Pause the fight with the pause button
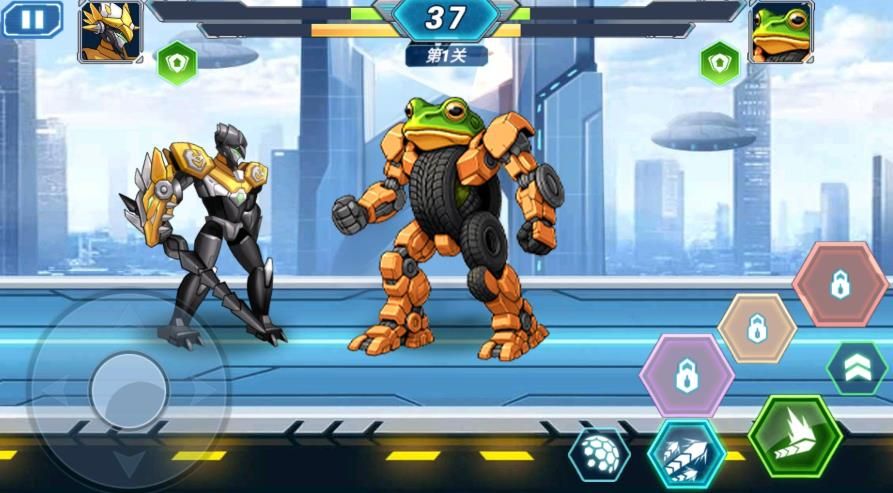 pos(32,19)
